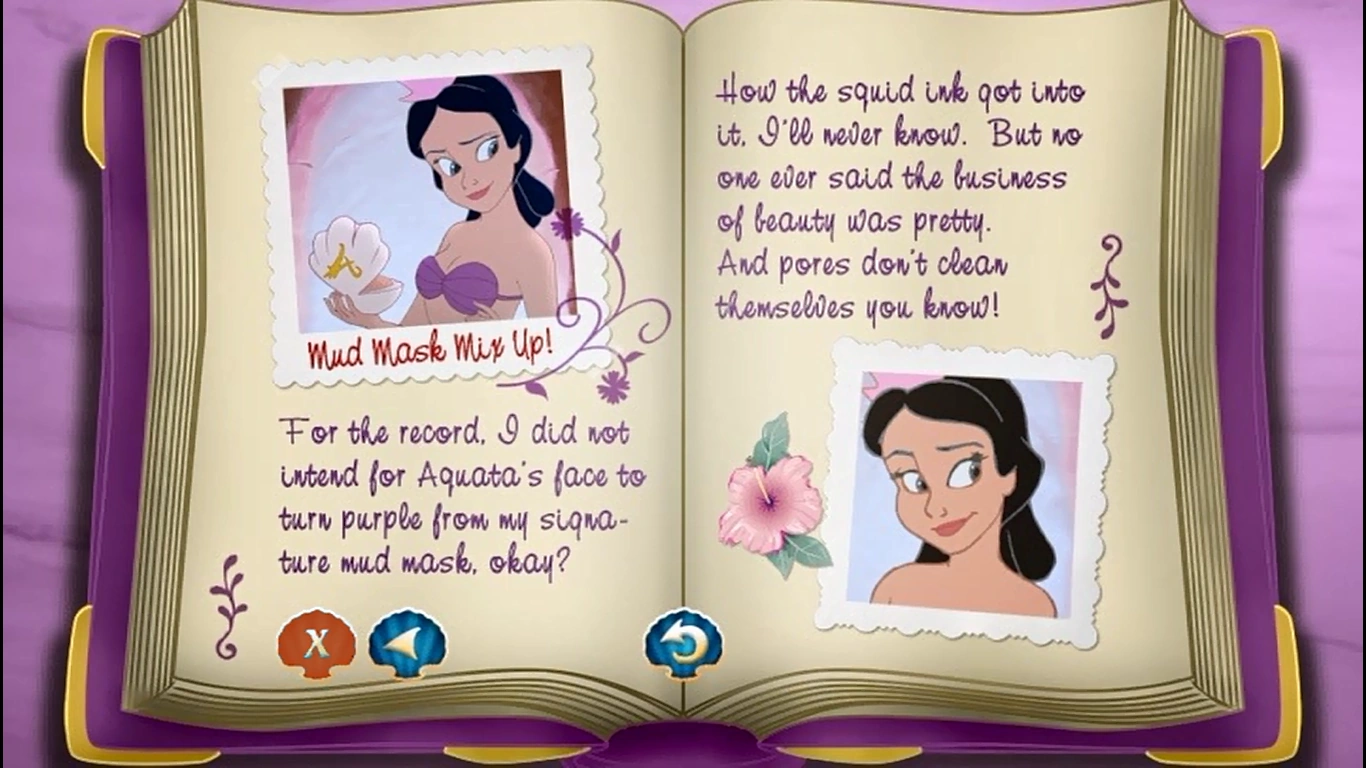
Task: Select the Mud Mask Mix Up title
Action: 430,346
